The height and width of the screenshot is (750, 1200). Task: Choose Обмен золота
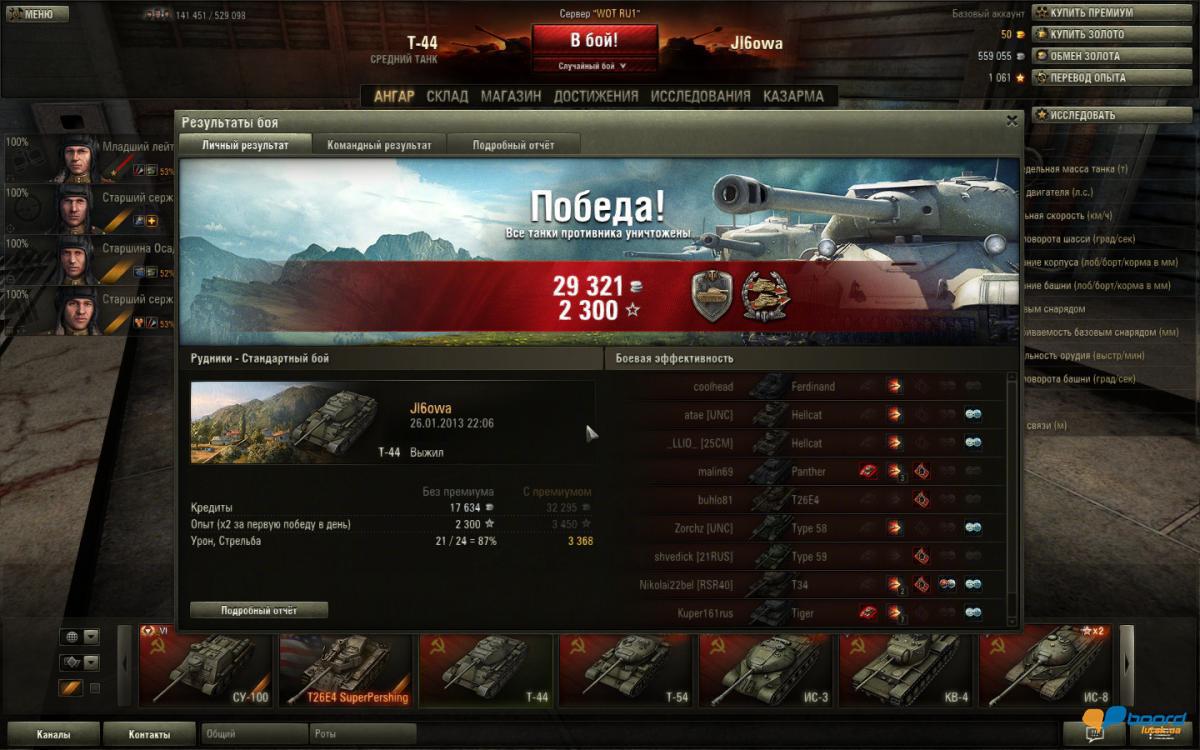[x=1084, y=56]
